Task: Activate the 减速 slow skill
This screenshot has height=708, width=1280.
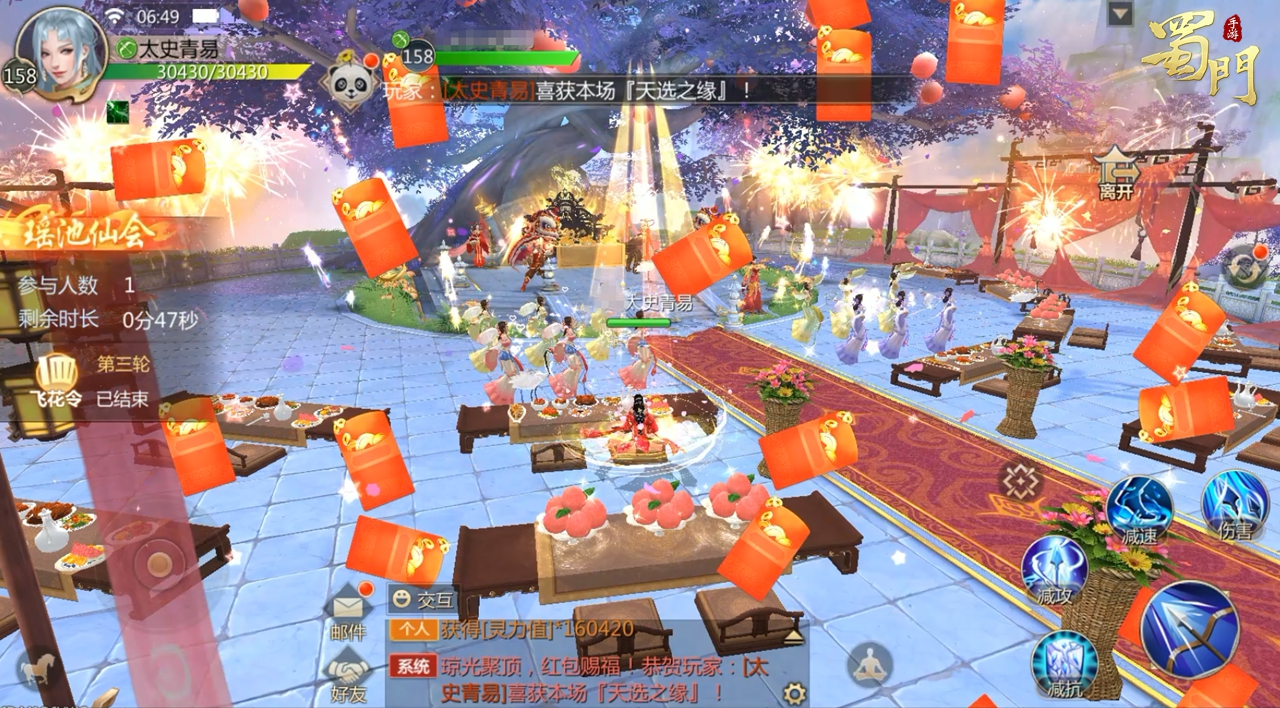Action: (x=1139, y=508)
